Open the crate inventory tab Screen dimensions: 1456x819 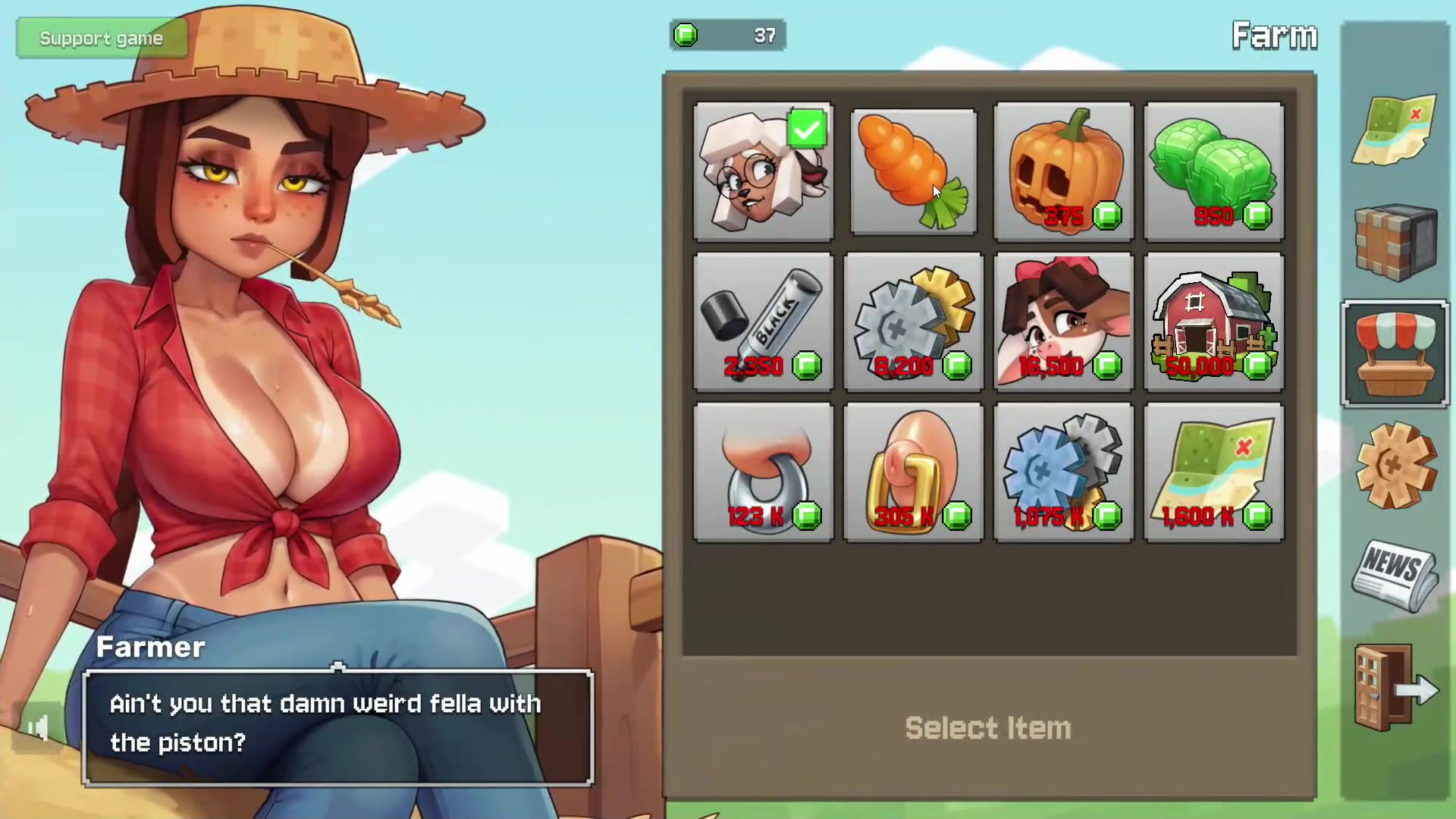(x=1395, y=242)
